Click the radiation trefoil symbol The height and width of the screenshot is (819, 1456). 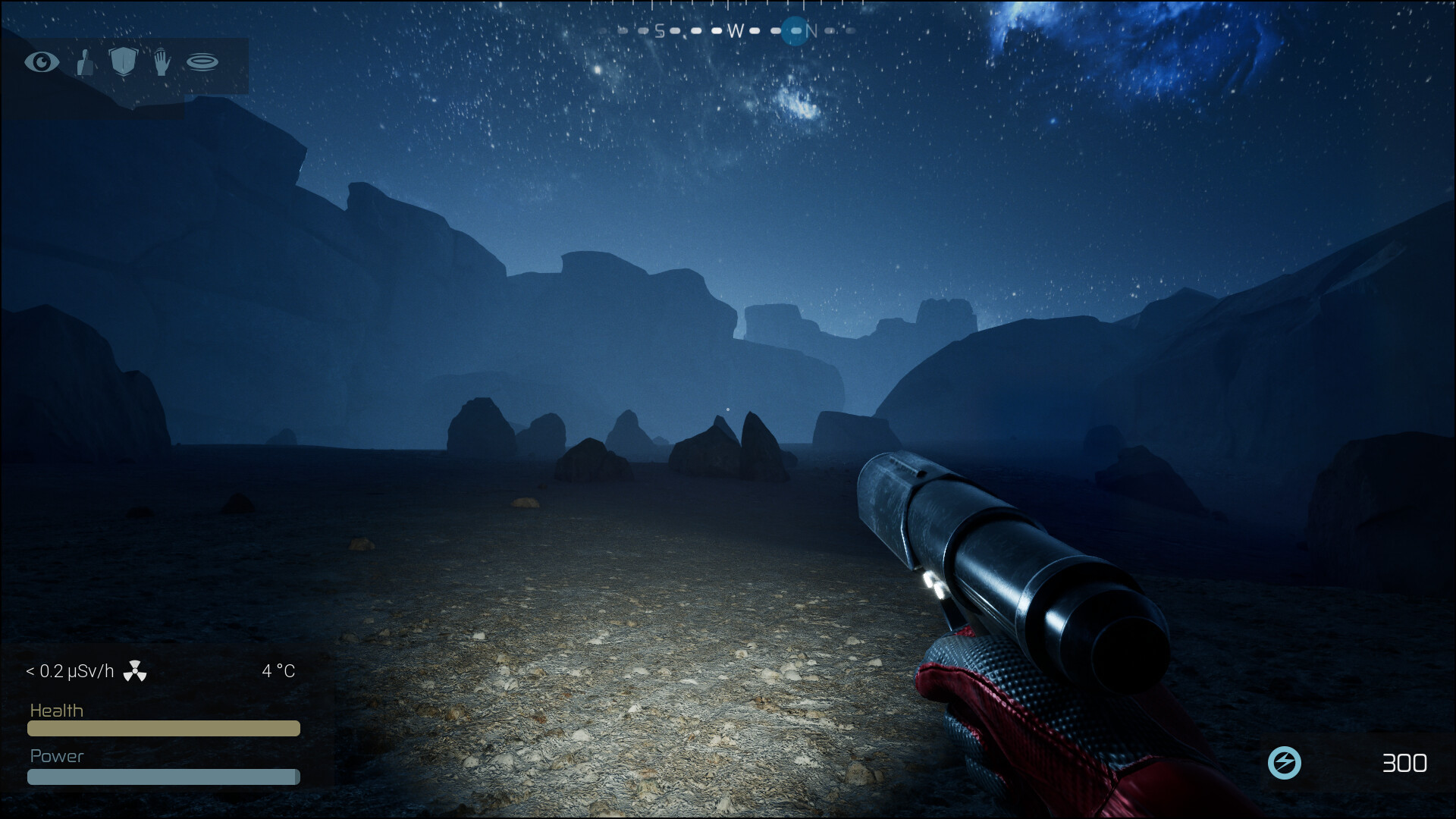[x=135, y=671]
